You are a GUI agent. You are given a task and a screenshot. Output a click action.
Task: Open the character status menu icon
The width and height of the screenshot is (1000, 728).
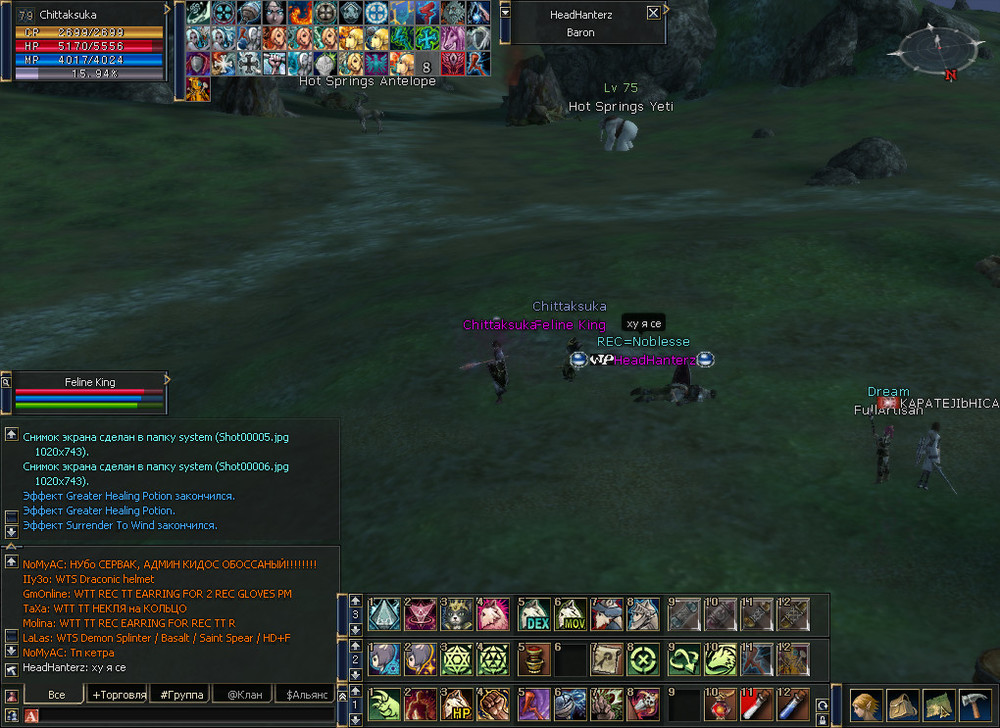point(865,704)
